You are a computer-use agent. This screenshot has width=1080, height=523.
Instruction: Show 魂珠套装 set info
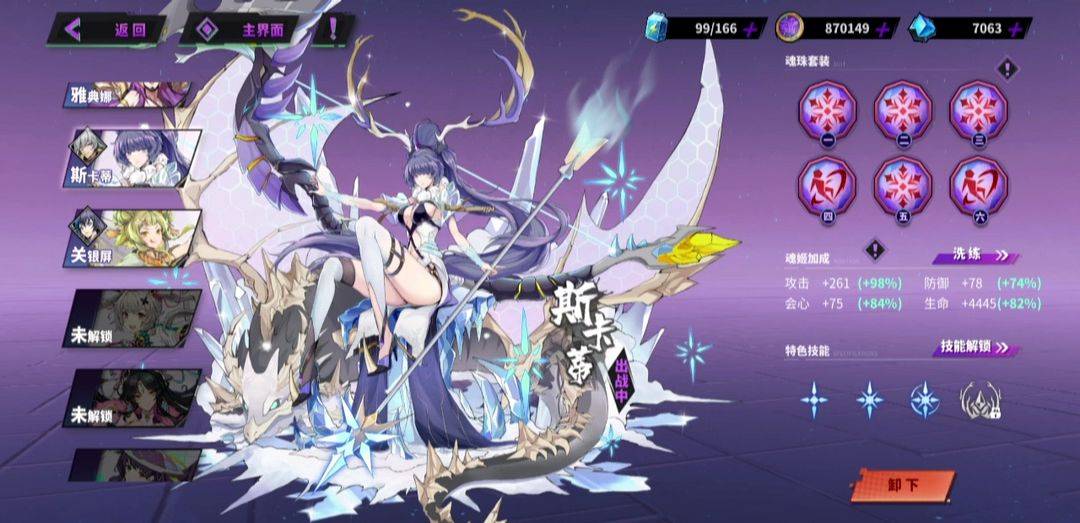(x=1008, y=69)
